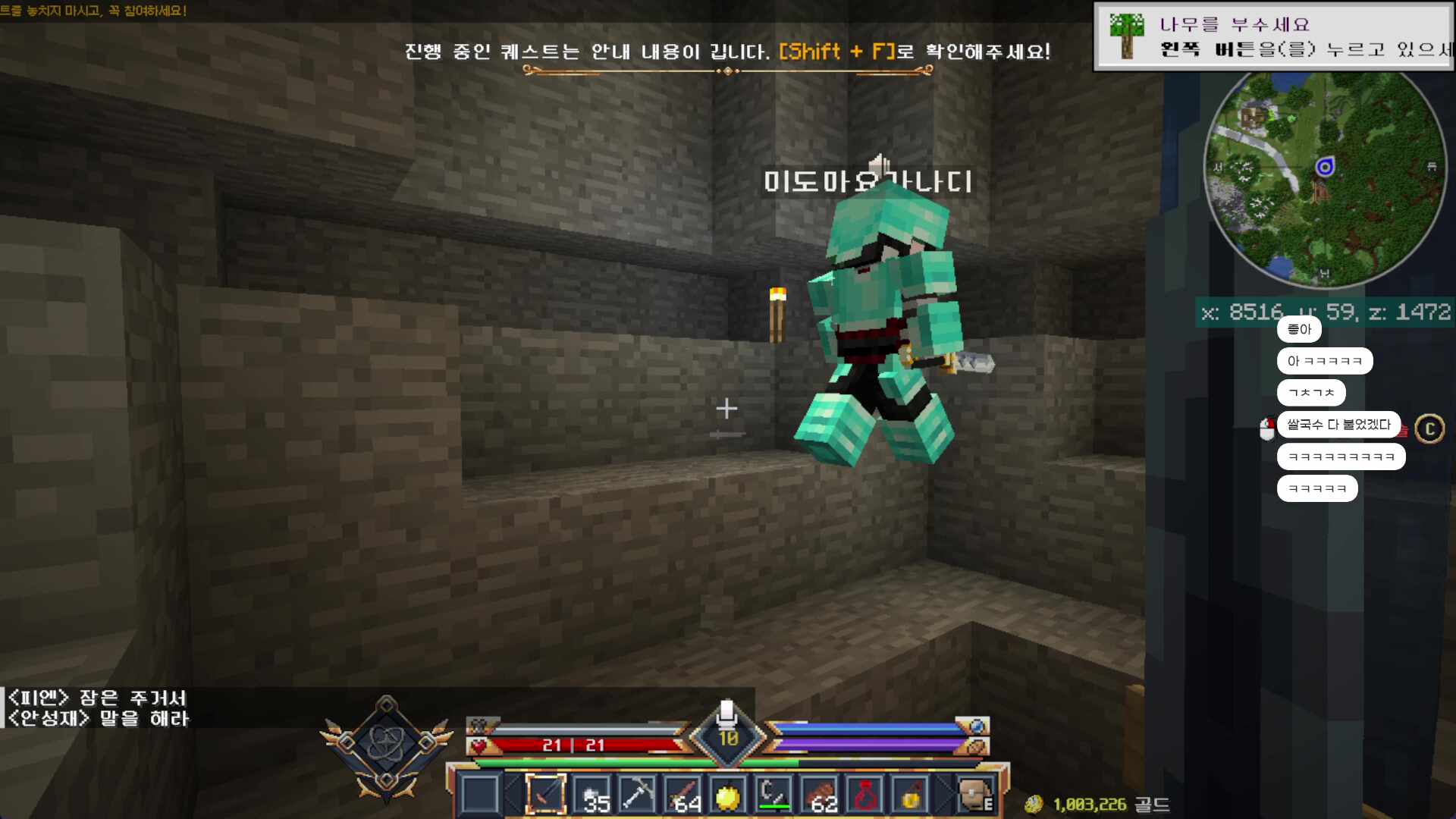The height and width of the screenshot is (819, 1456).
Task: Expand the 나무를 부수세요 quest panel
Action: 1272,36
